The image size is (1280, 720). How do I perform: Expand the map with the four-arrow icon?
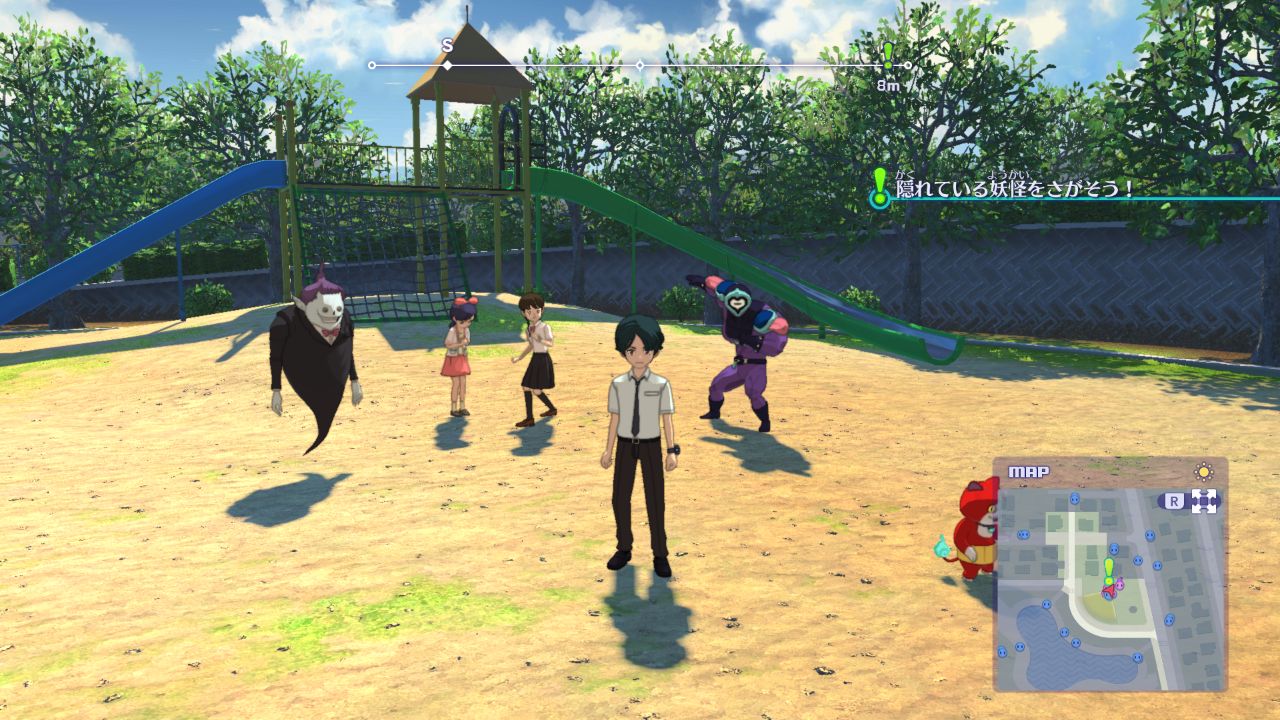(x=1204, y=501)
